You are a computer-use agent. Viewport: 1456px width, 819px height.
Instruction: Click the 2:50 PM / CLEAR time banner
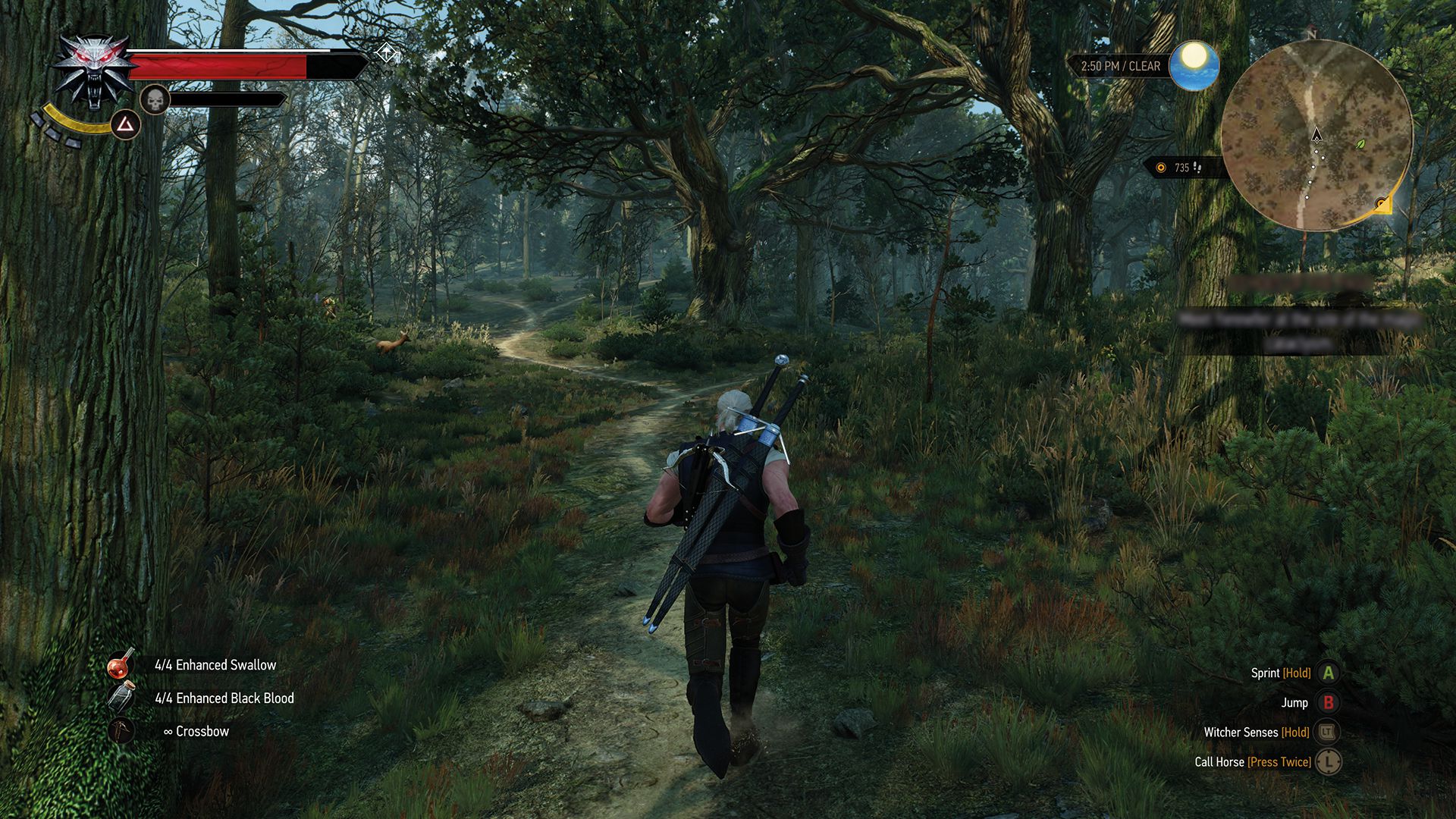1120,66
